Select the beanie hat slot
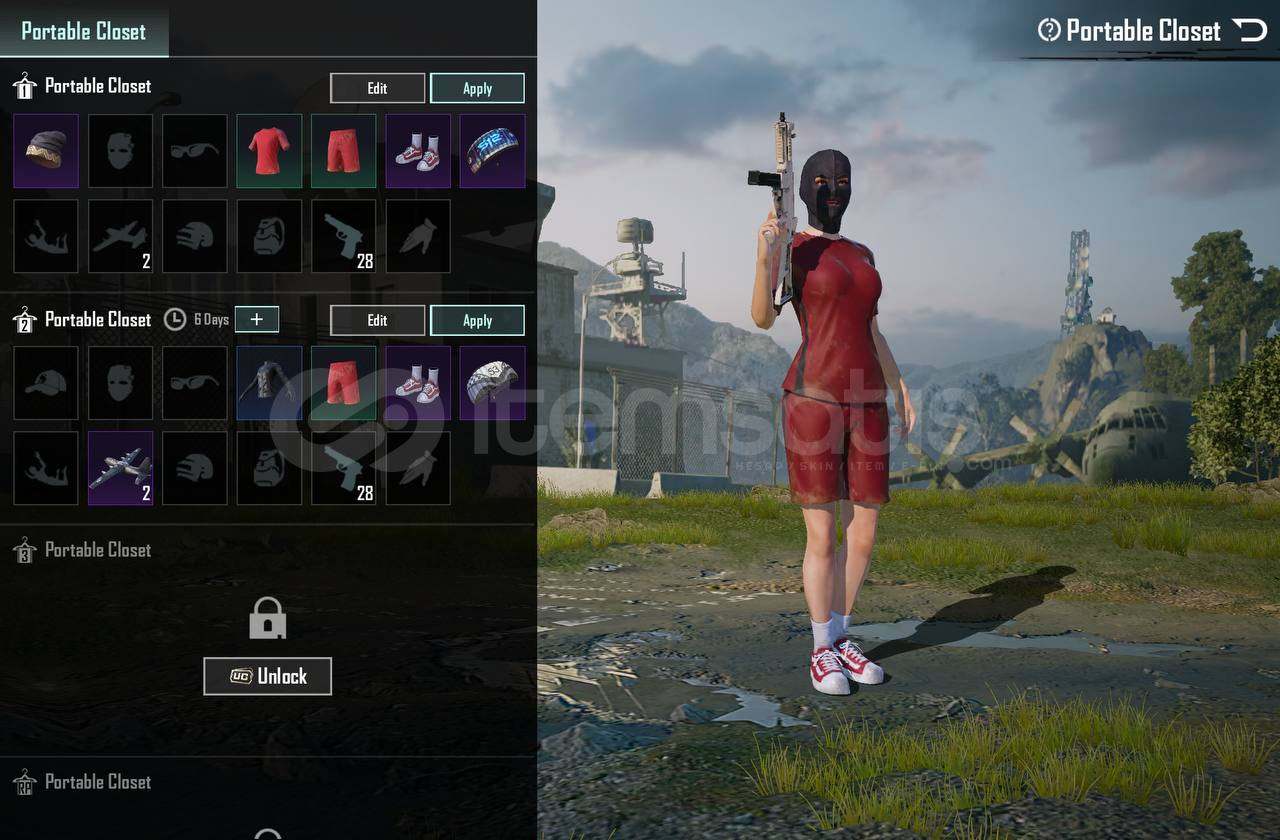Viewport: 1280px width, 840px height. [x=46, y=151]
